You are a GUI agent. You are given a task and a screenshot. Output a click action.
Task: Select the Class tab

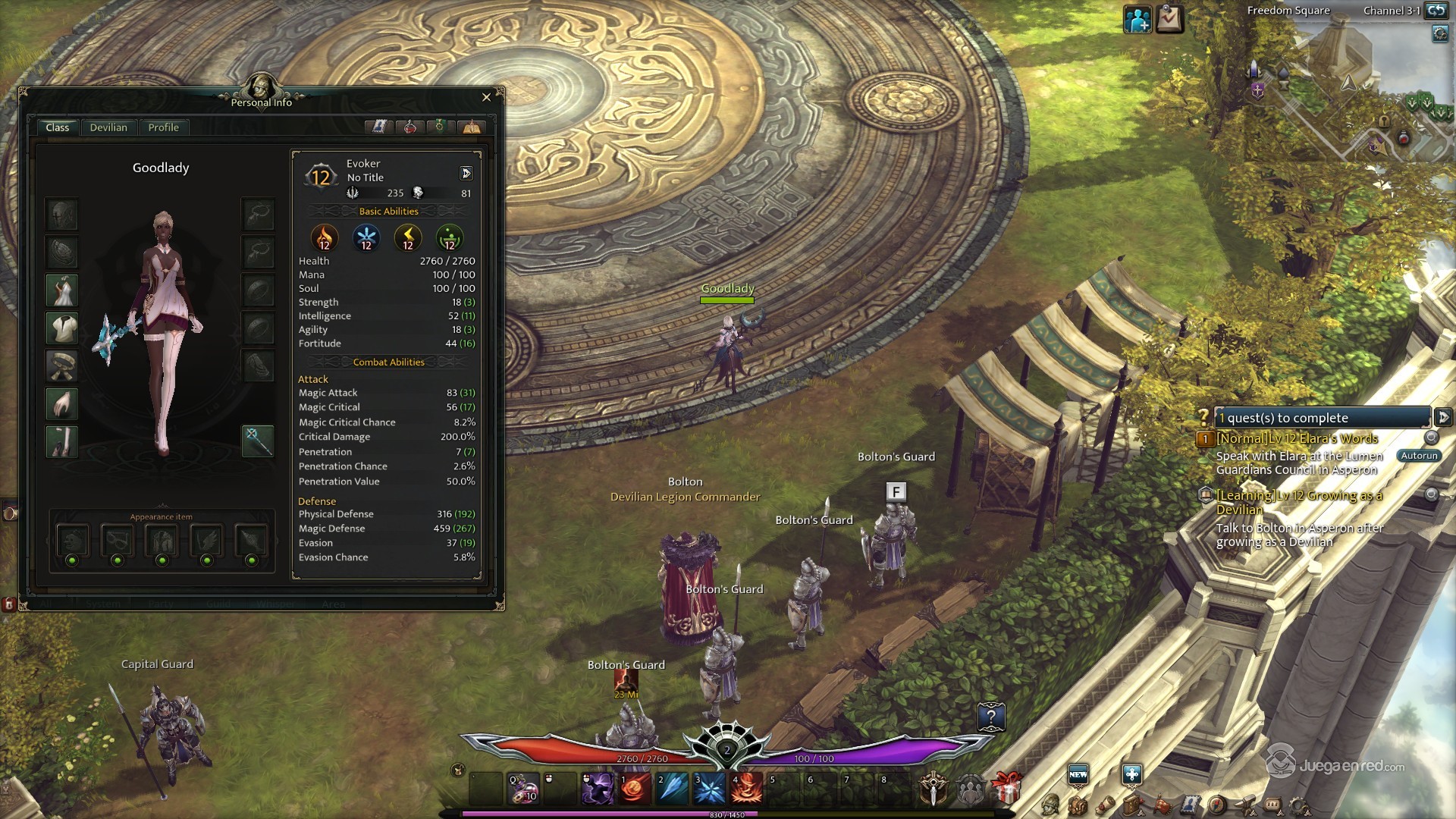pos(57,127)
